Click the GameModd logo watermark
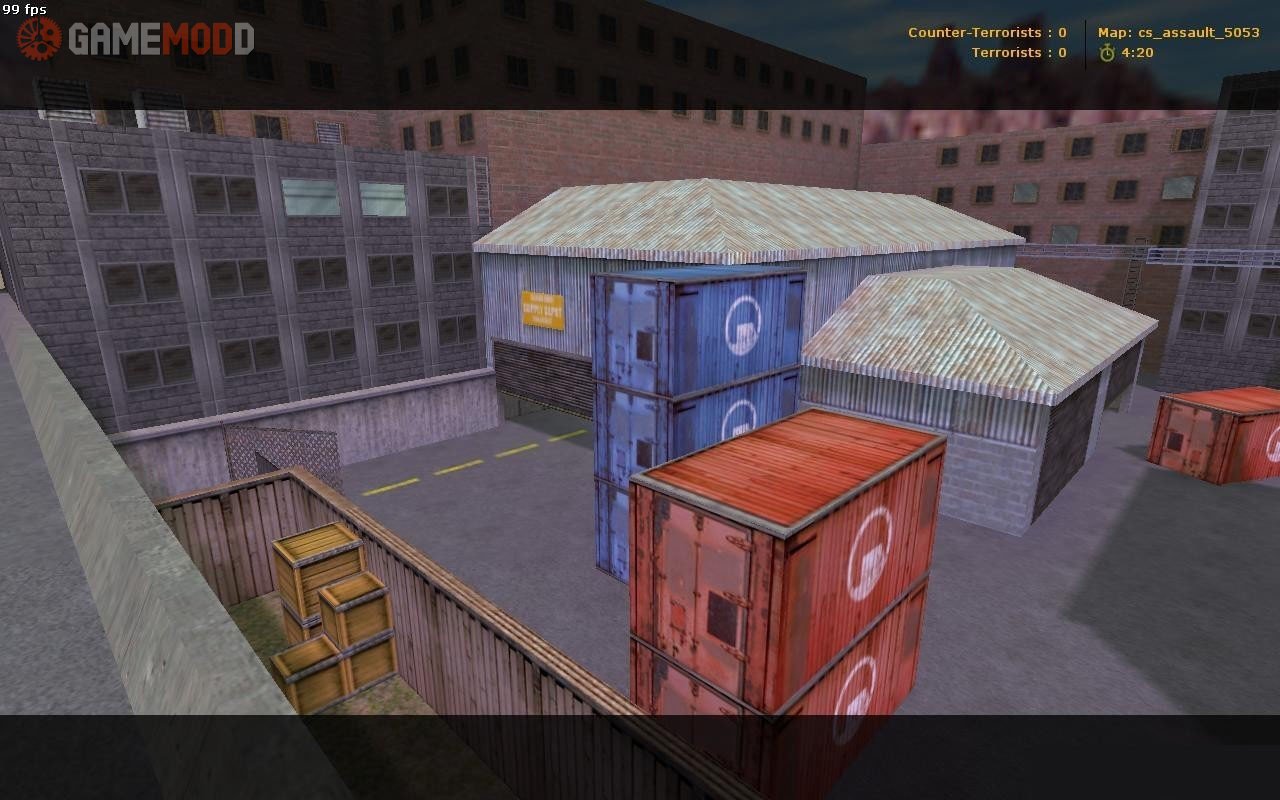This screenshot has height=800, width=1280. coord(136,39)
